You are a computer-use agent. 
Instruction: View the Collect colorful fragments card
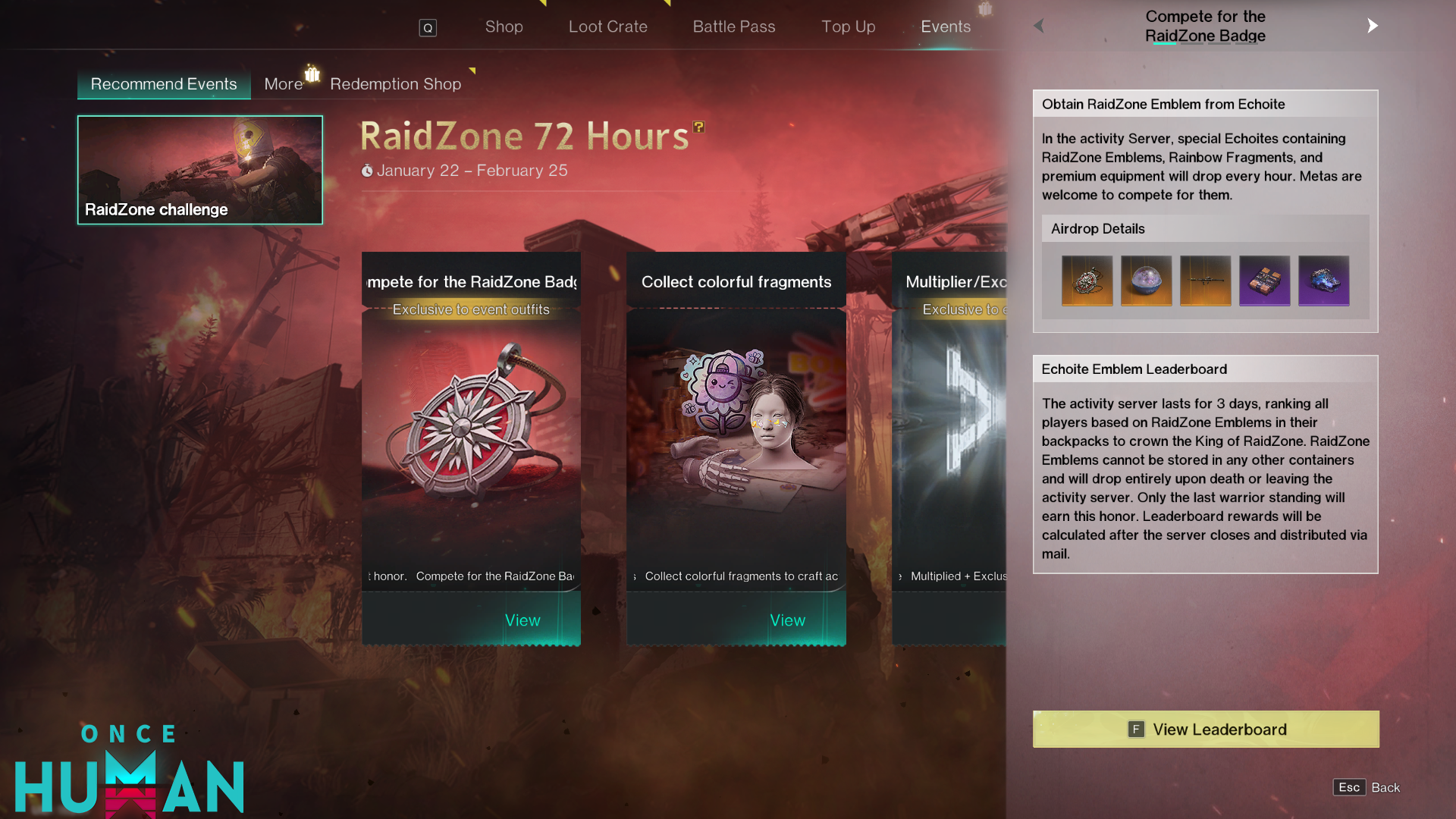tap(787, 620)
